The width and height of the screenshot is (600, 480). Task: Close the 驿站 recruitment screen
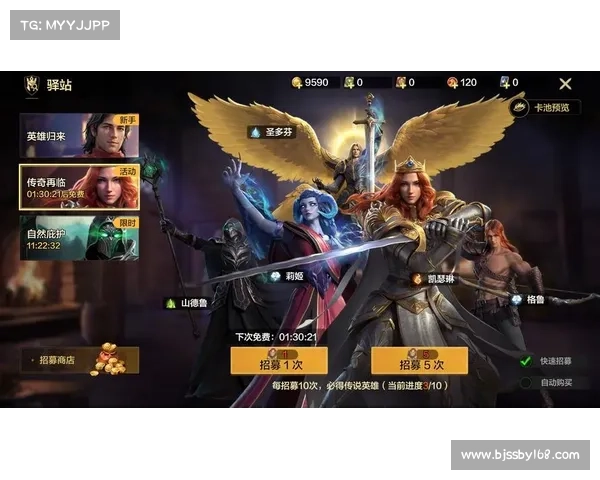565,84
